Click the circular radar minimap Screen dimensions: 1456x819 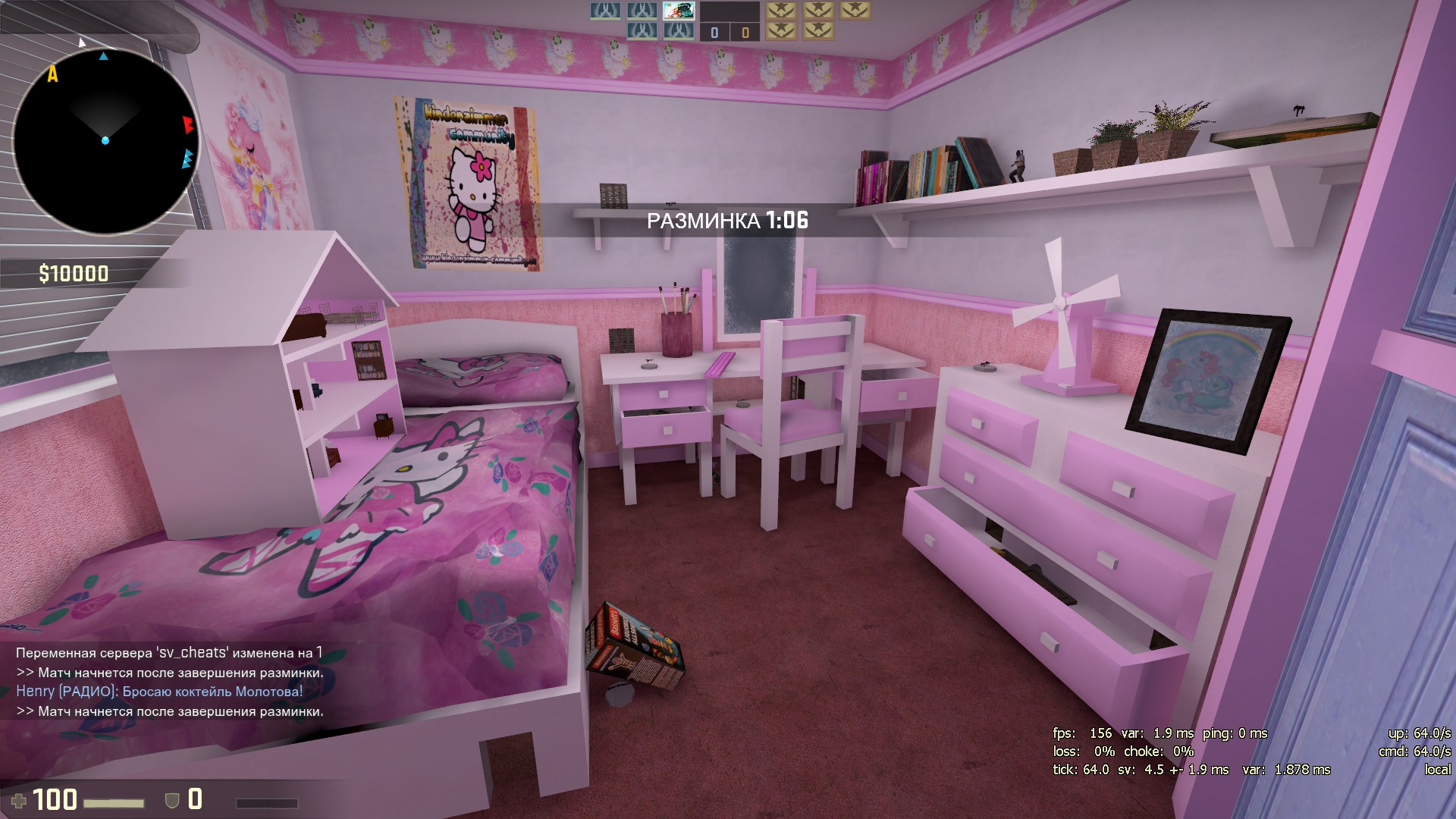tap(105, 142)
